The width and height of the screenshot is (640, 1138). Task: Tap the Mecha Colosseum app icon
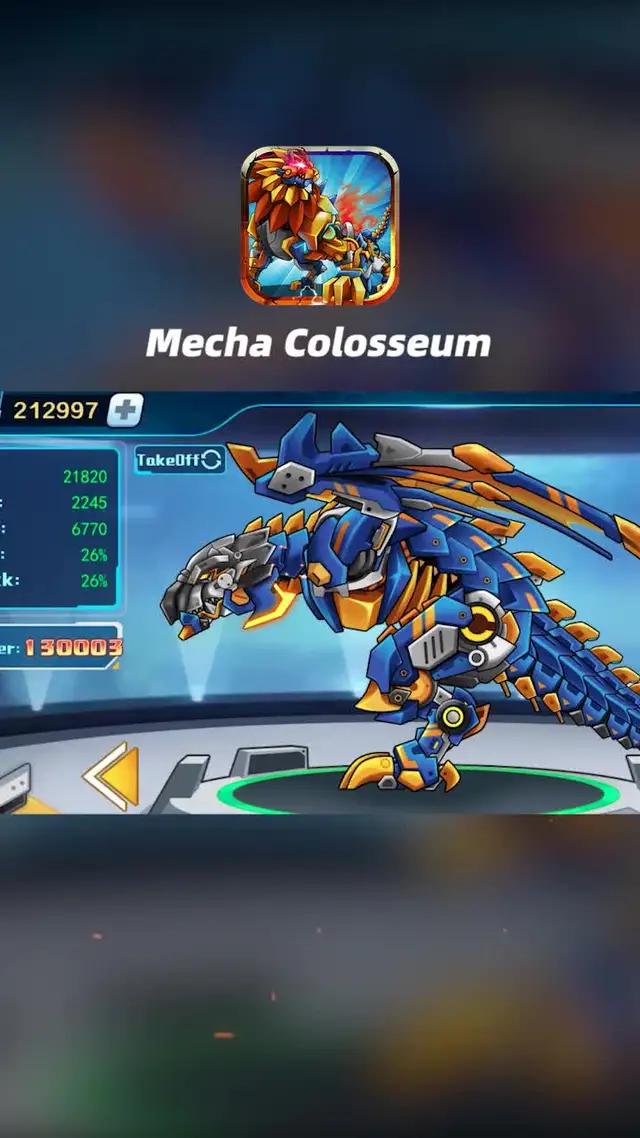(320, 226)
